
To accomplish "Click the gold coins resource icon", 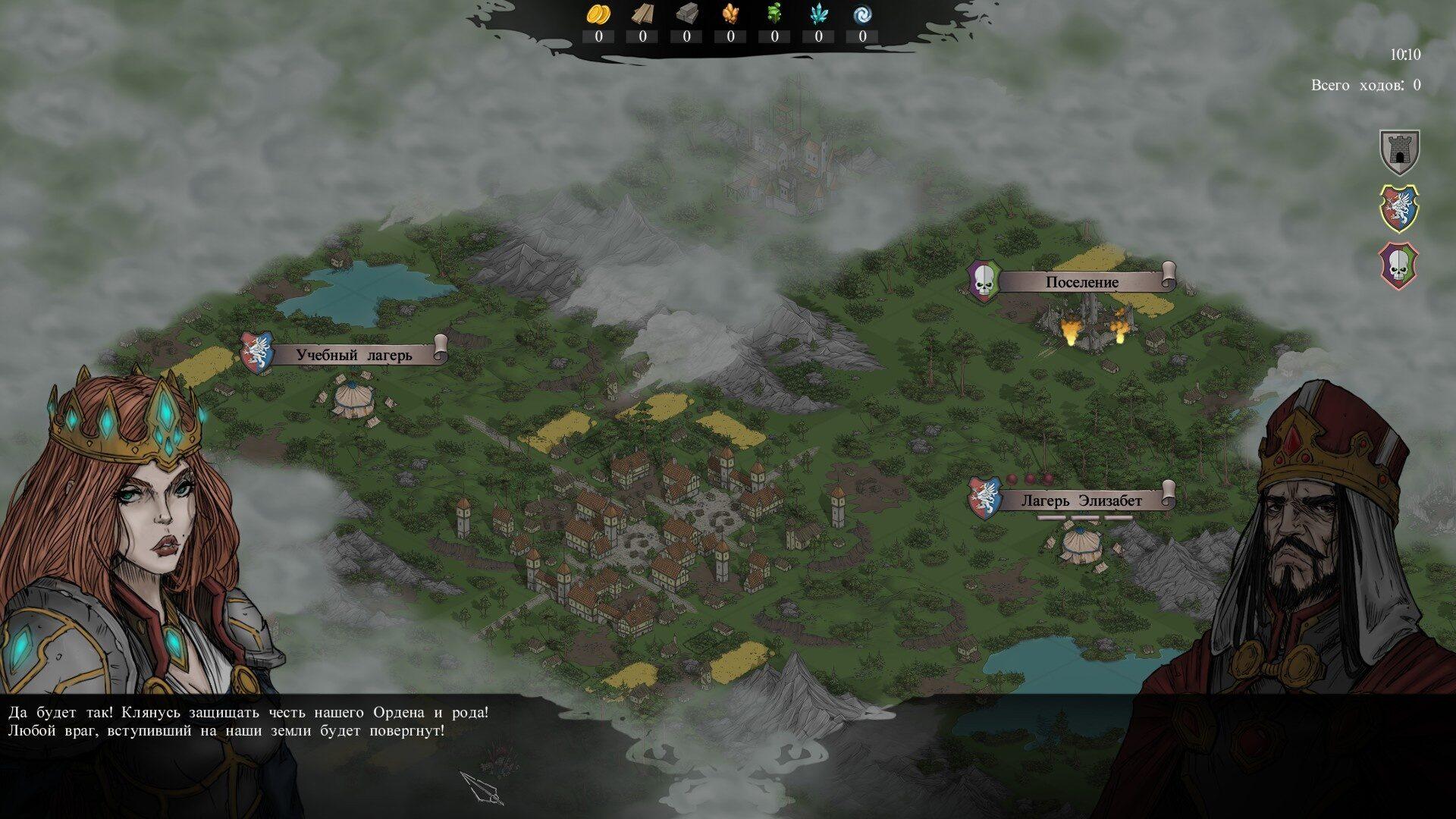I will coord(598,14).
